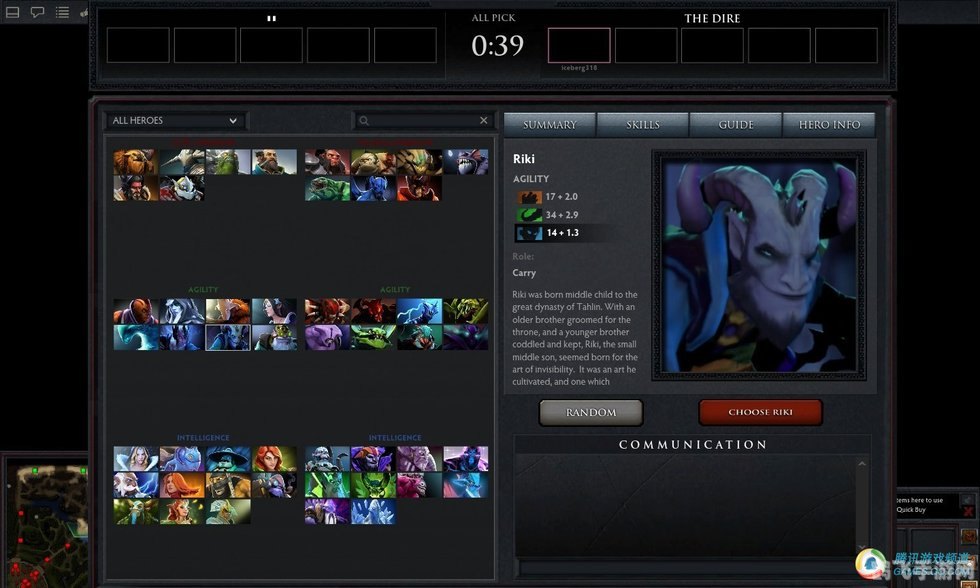Show the Guide tab
This screenshot has height=588, width=980.
pos(736,125)
